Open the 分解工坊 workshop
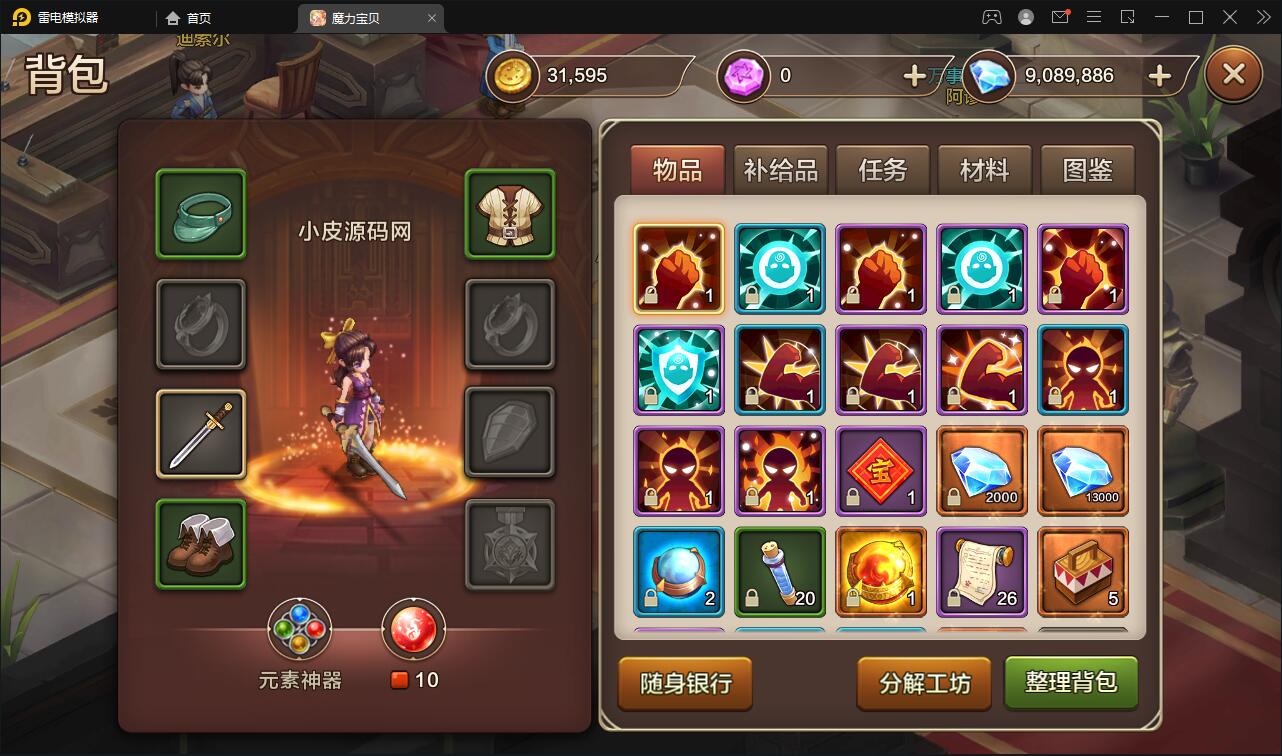This screenshot has height=756, width=1282. (924, 684)
